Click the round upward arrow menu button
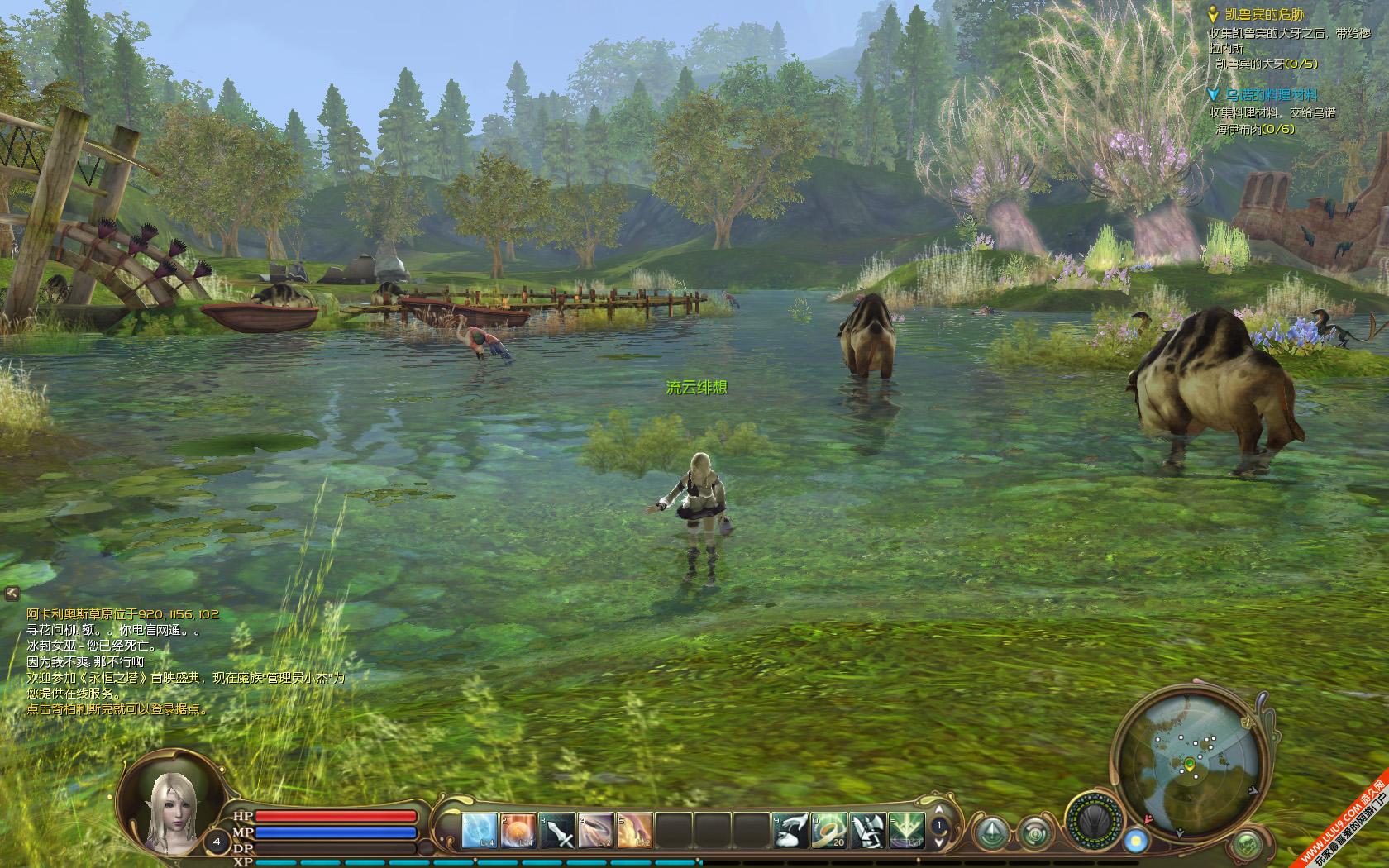Viewport: 1389px width, 868px height. [990, 831]
